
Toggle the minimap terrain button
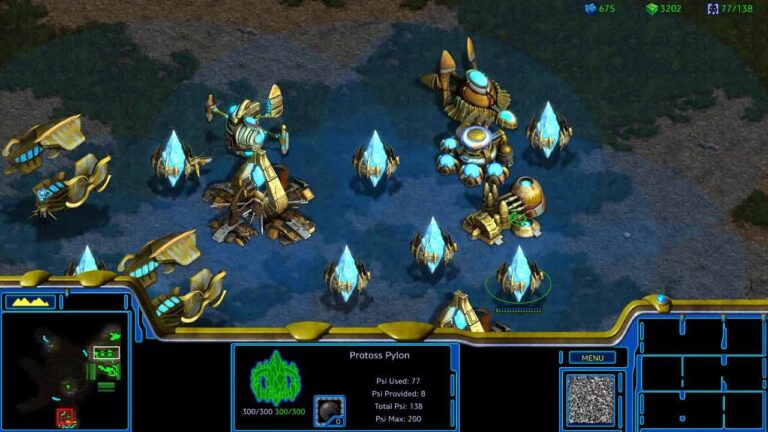click(x=30, y=301)
